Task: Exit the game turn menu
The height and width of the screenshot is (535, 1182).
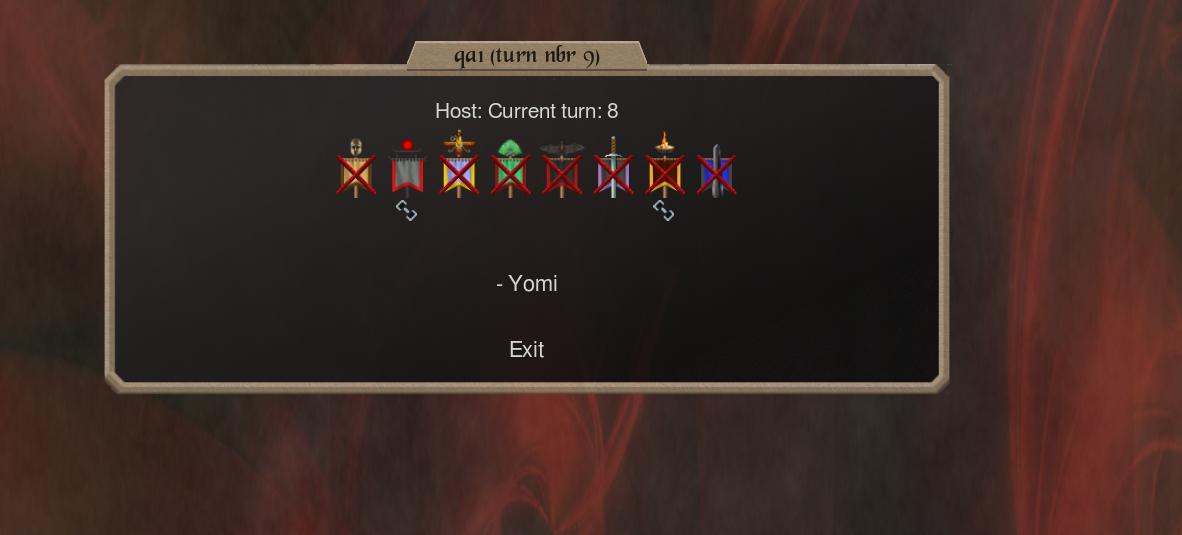Action: tap(526, 350)
